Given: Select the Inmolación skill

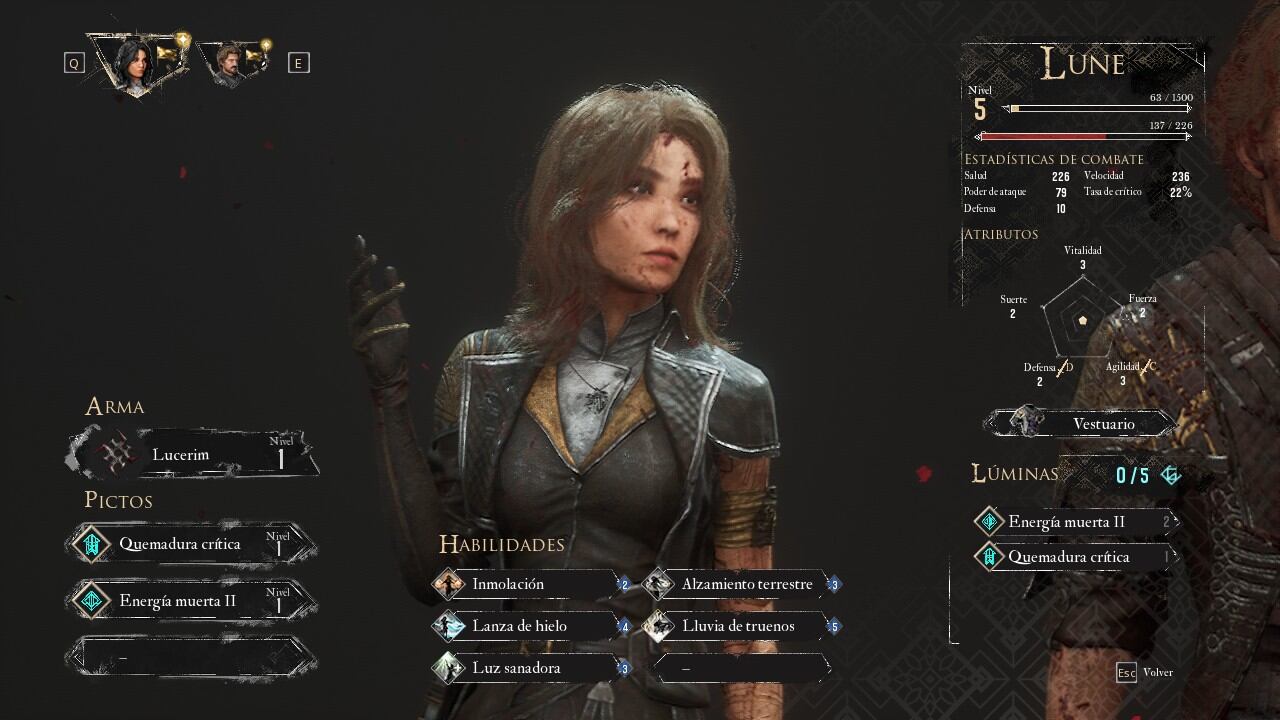Looking at the screenshot, I should pyautogui.click(x=531, y=584).
